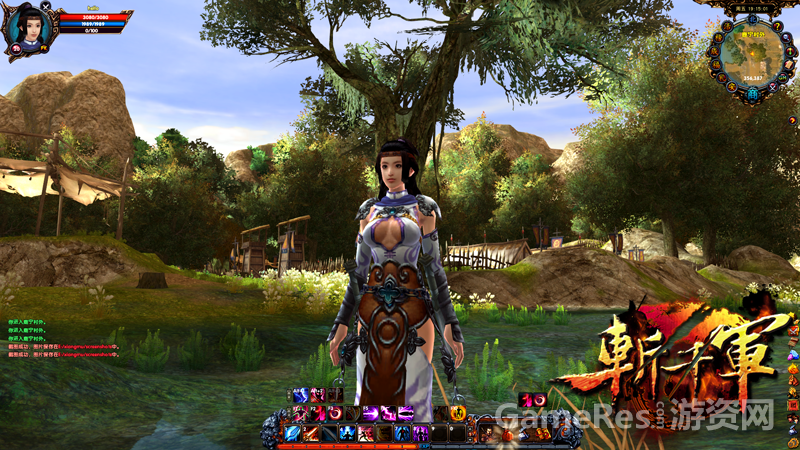Activate the red swirl skill on F-key bar

click(x=334, y=413)
